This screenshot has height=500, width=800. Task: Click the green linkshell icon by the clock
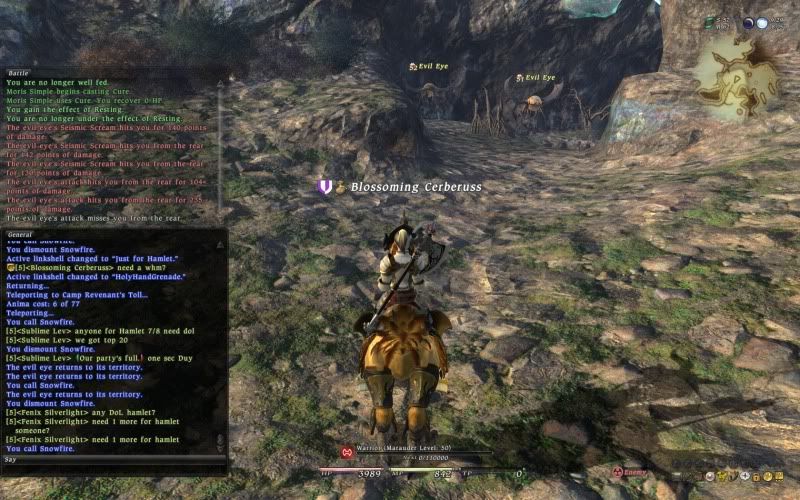709,20
